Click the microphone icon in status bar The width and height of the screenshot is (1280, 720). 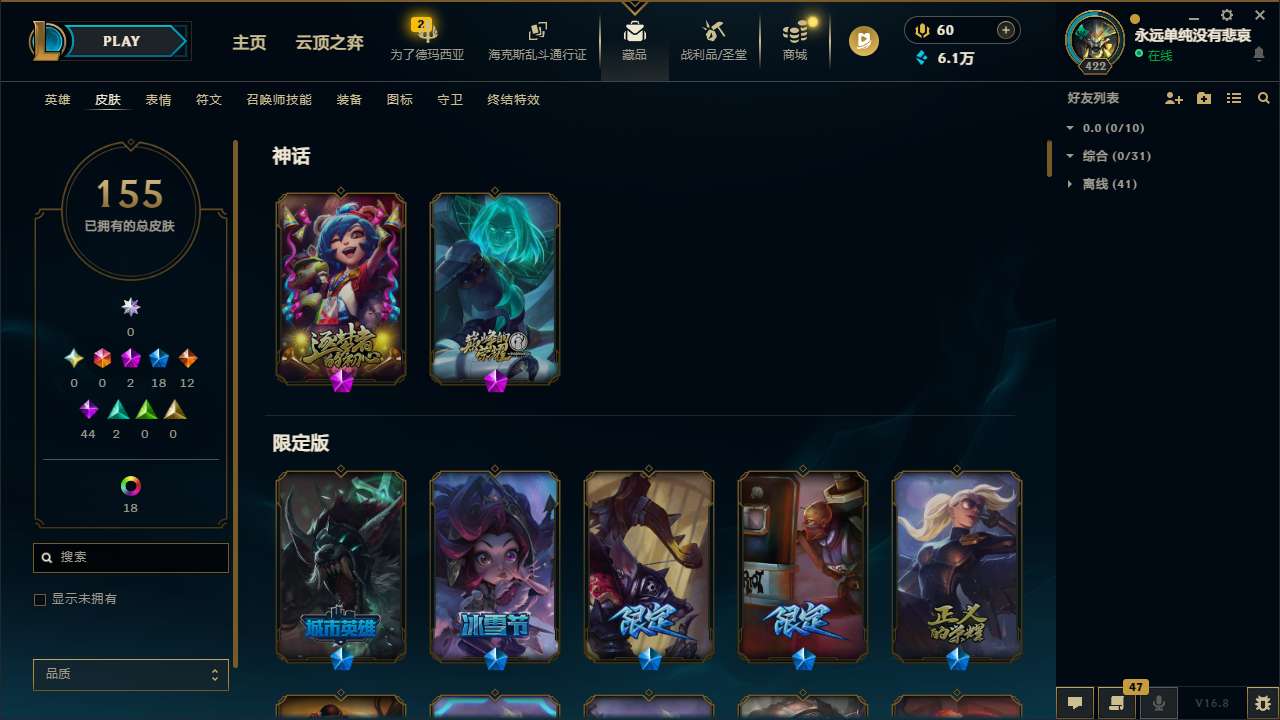point(1159,703)
